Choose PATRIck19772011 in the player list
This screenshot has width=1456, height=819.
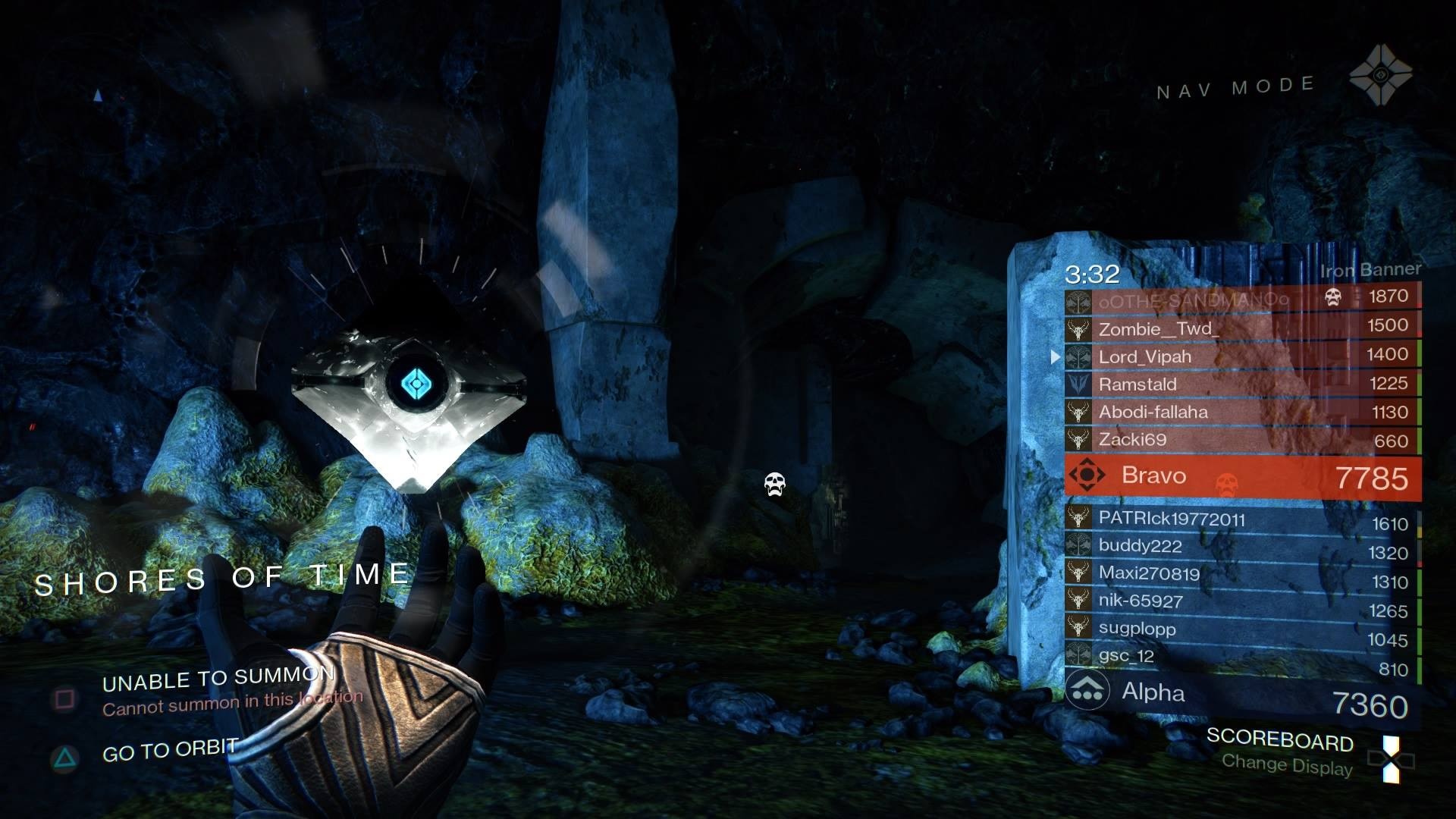point(1241,520)
